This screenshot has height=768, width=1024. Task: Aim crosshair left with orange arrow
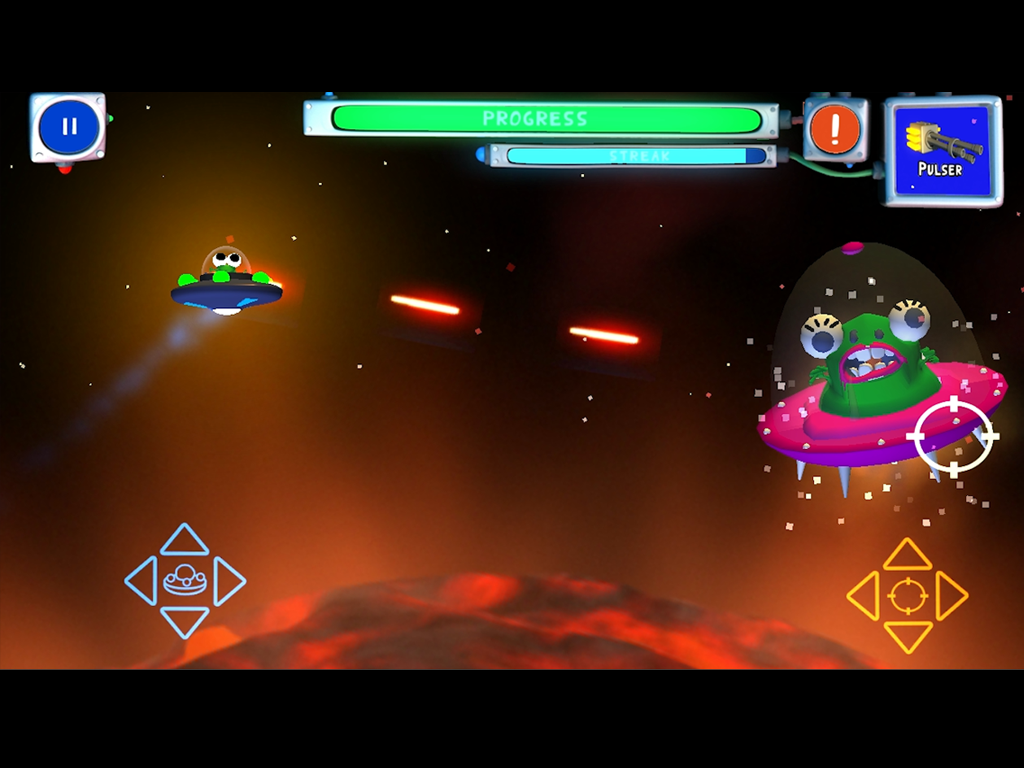(x=863, y=596)
